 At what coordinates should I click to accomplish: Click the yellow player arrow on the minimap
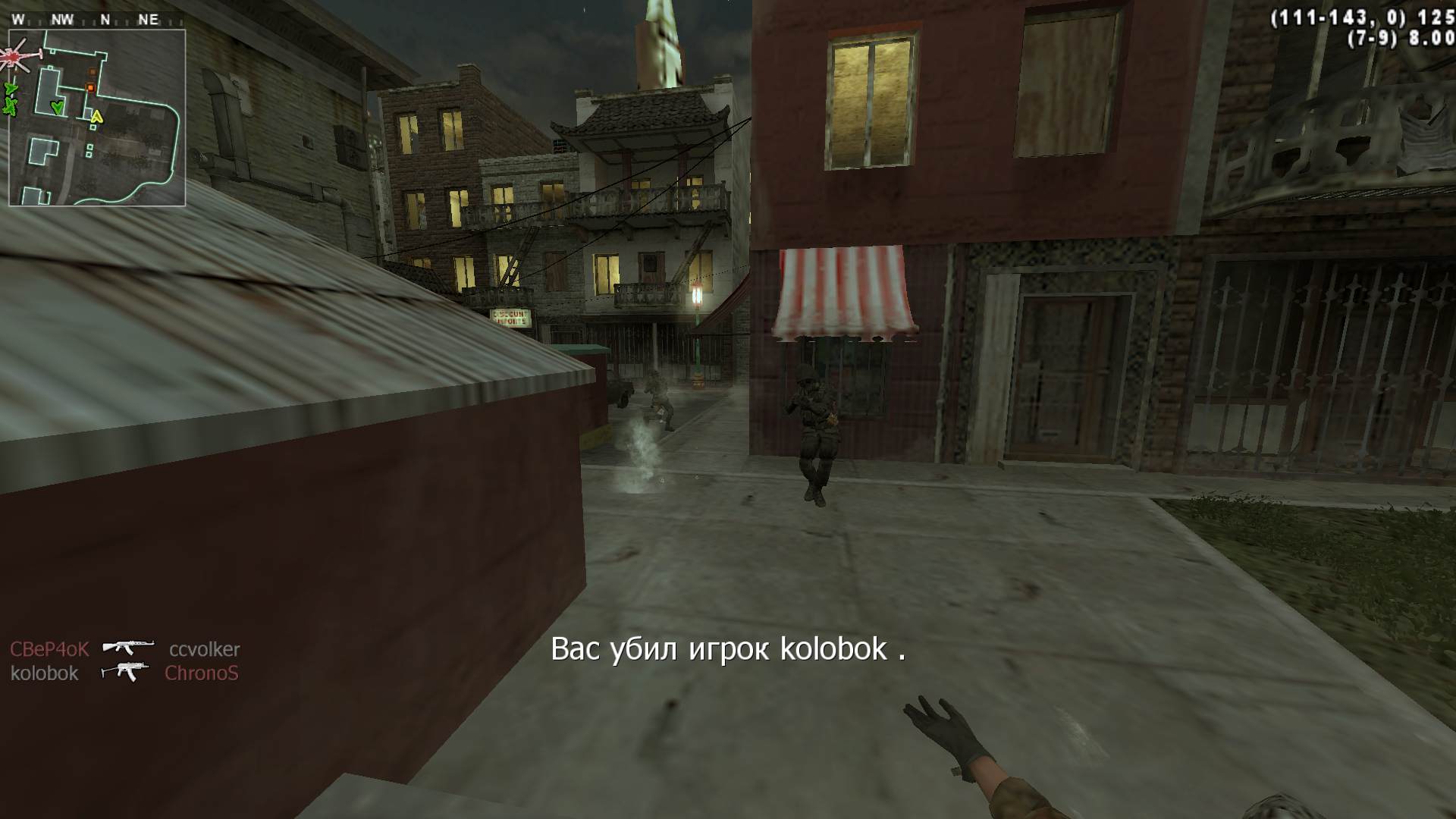(96, 116)
